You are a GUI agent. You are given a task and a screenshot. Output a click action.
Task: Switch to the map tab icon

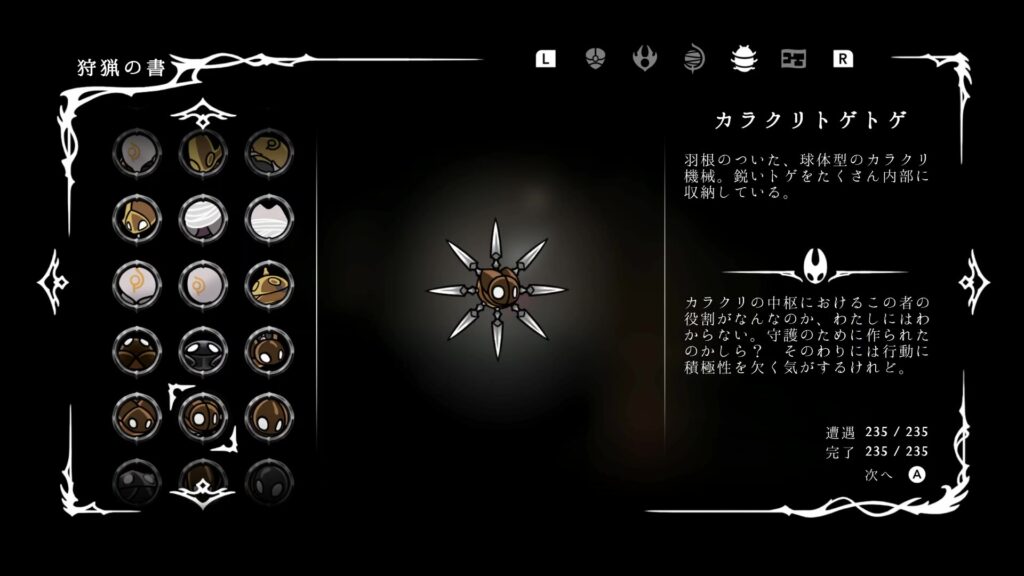(x=793, y=58)
